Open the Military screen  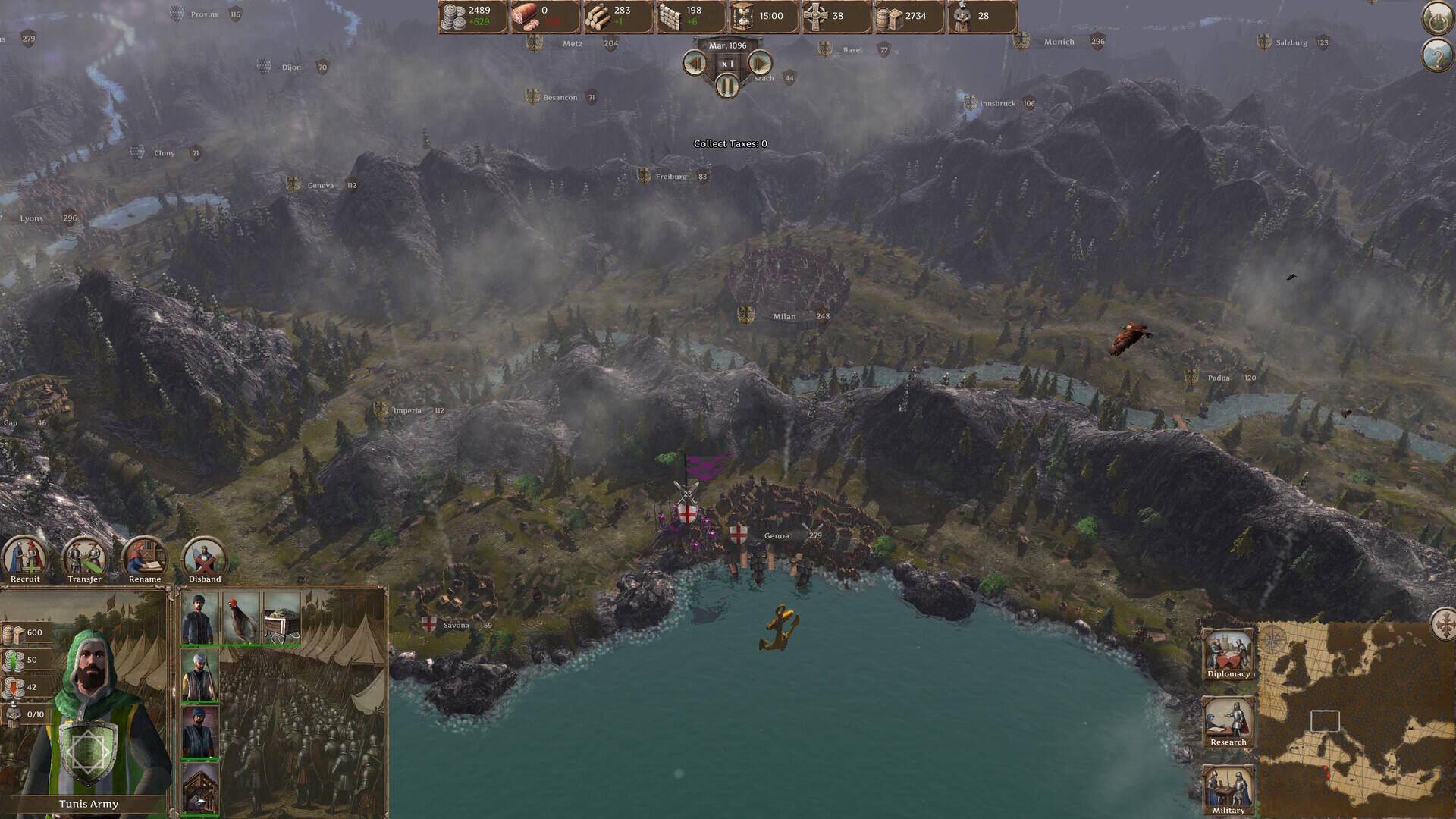(1228, 789)
